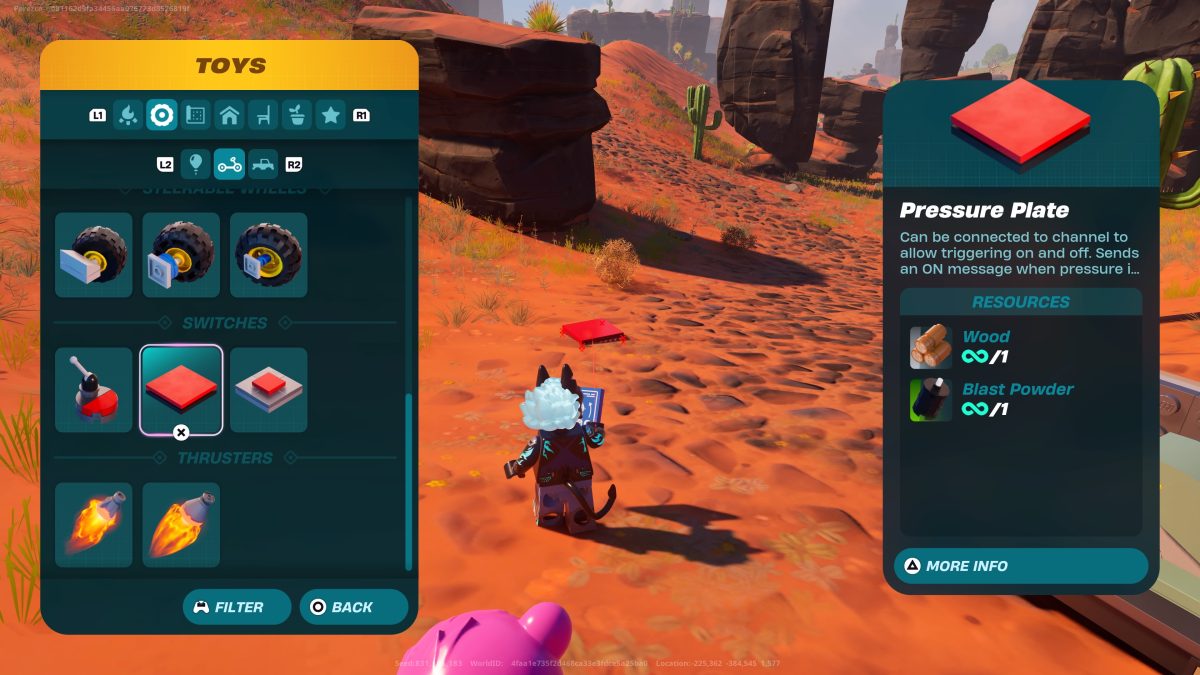Open the potted plant category tab
Image resolution: width=1200 pixels, height=675 pixels.
297,115
